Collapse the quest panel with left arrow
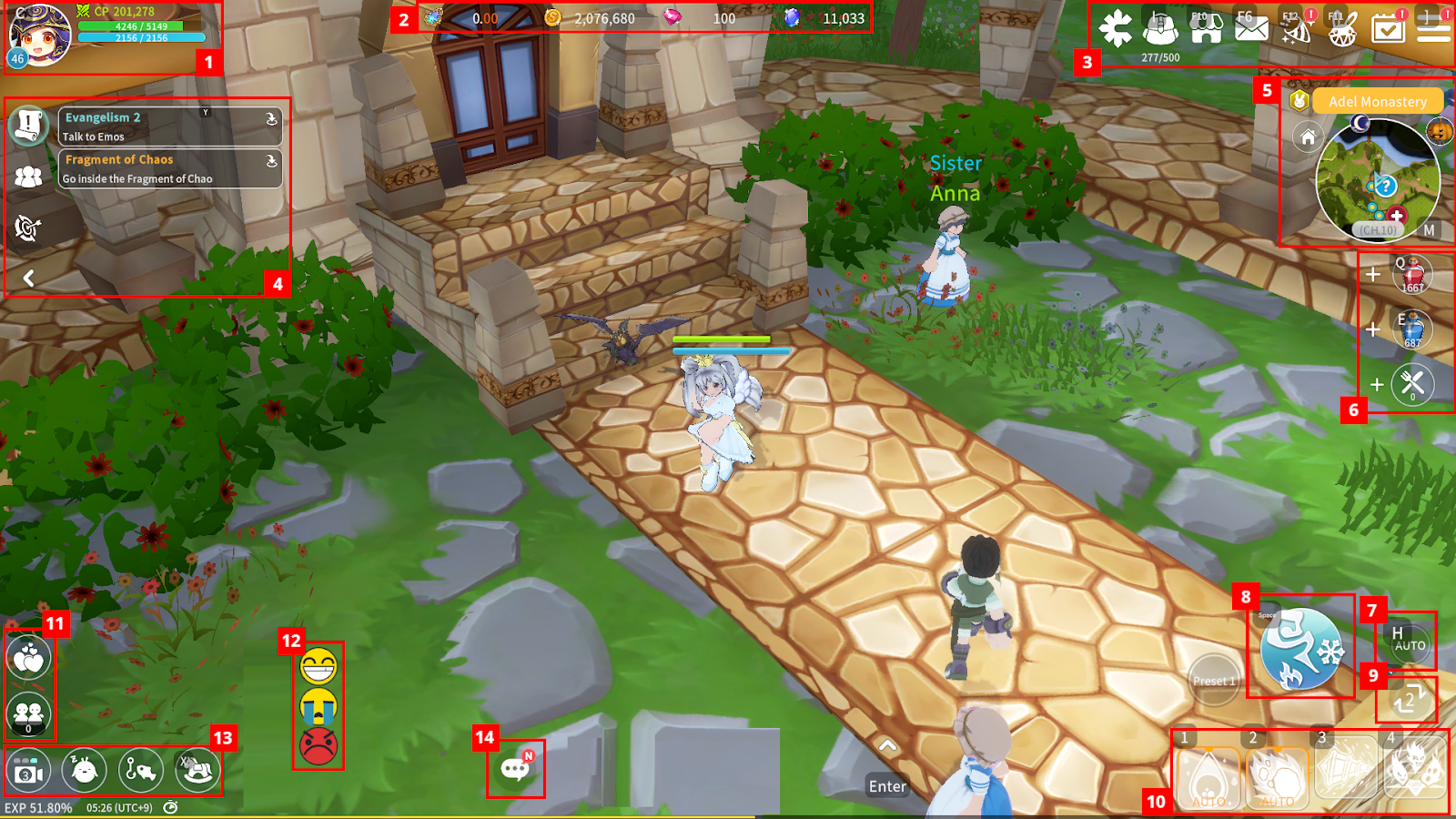 tap(29, 278)
